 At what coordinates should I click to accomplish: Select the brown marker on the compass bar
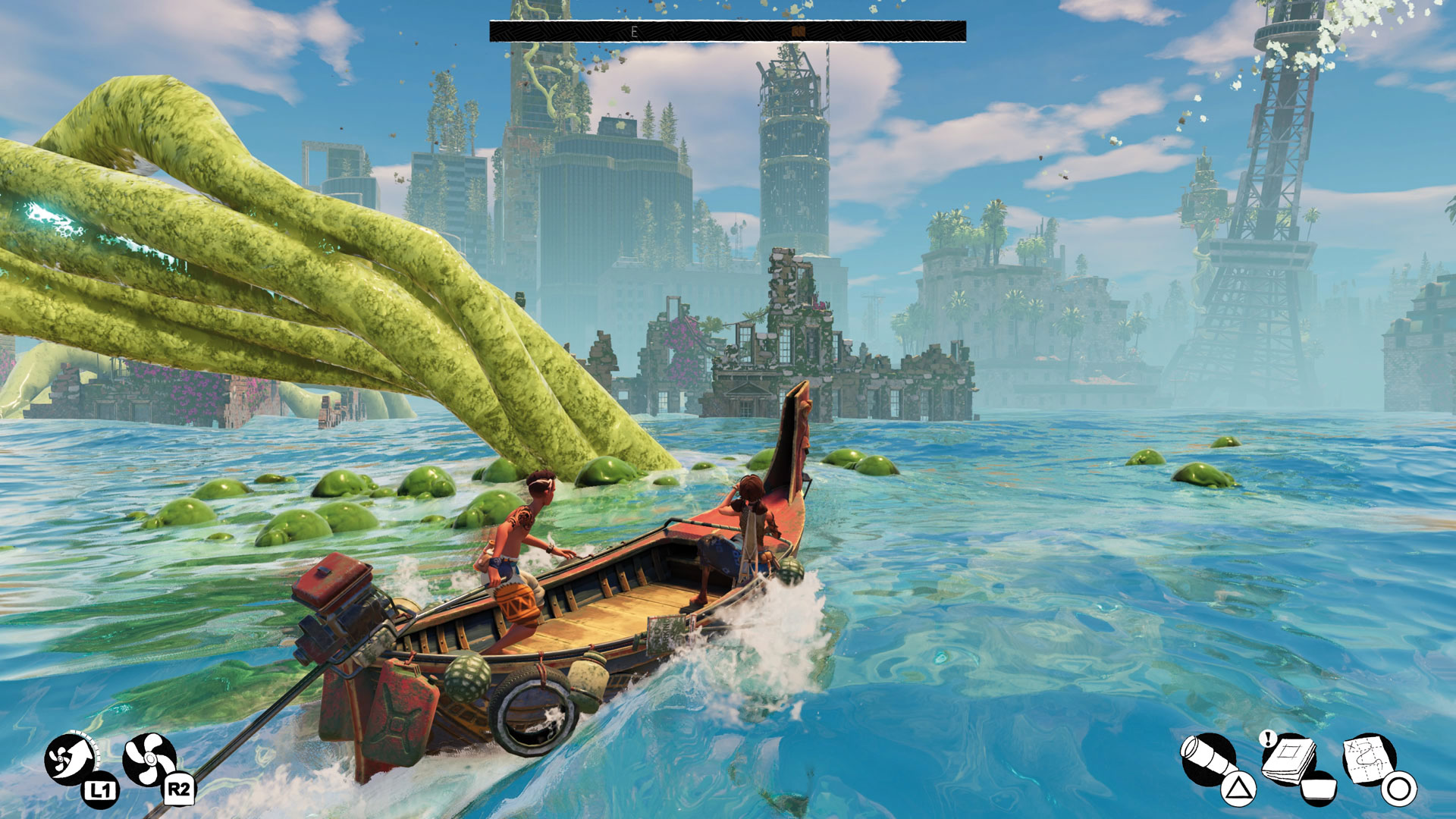point(798,31)
